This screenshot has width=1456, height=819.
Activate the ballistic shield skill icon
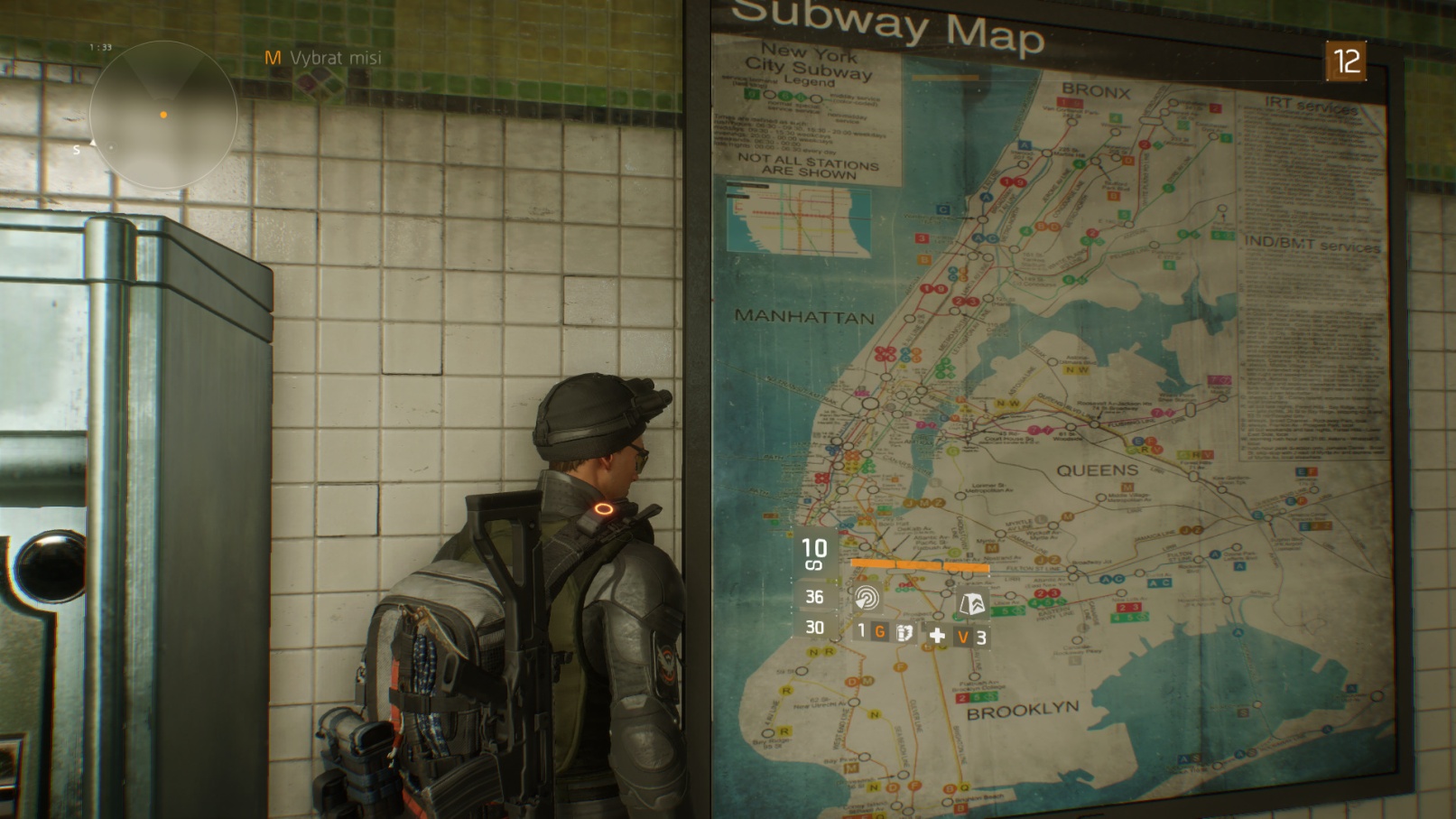coord(971,602)
